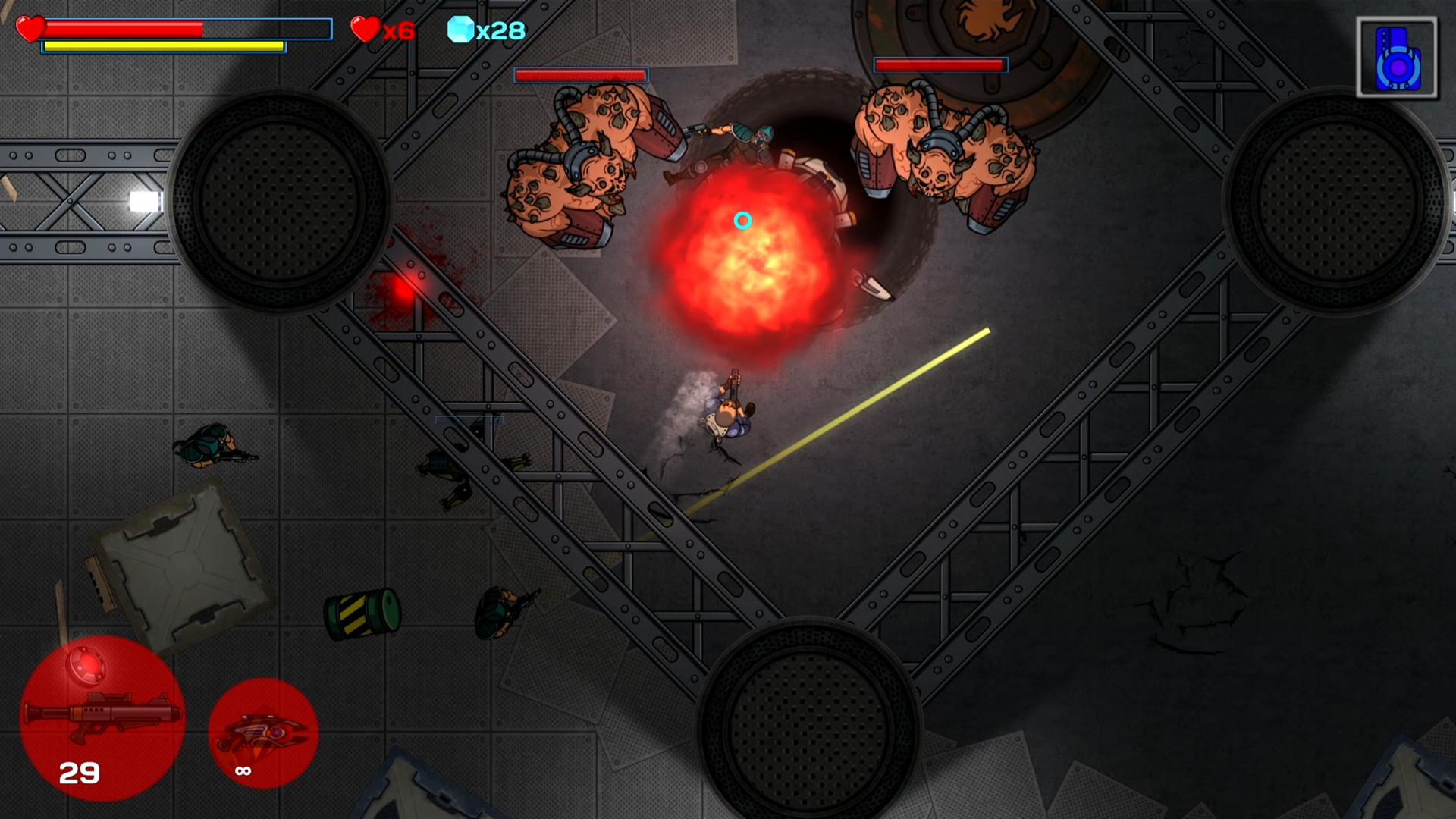Activate the blue turret item icon
Viewport: 1456px width, 819px height.
tap(1397, 59)
